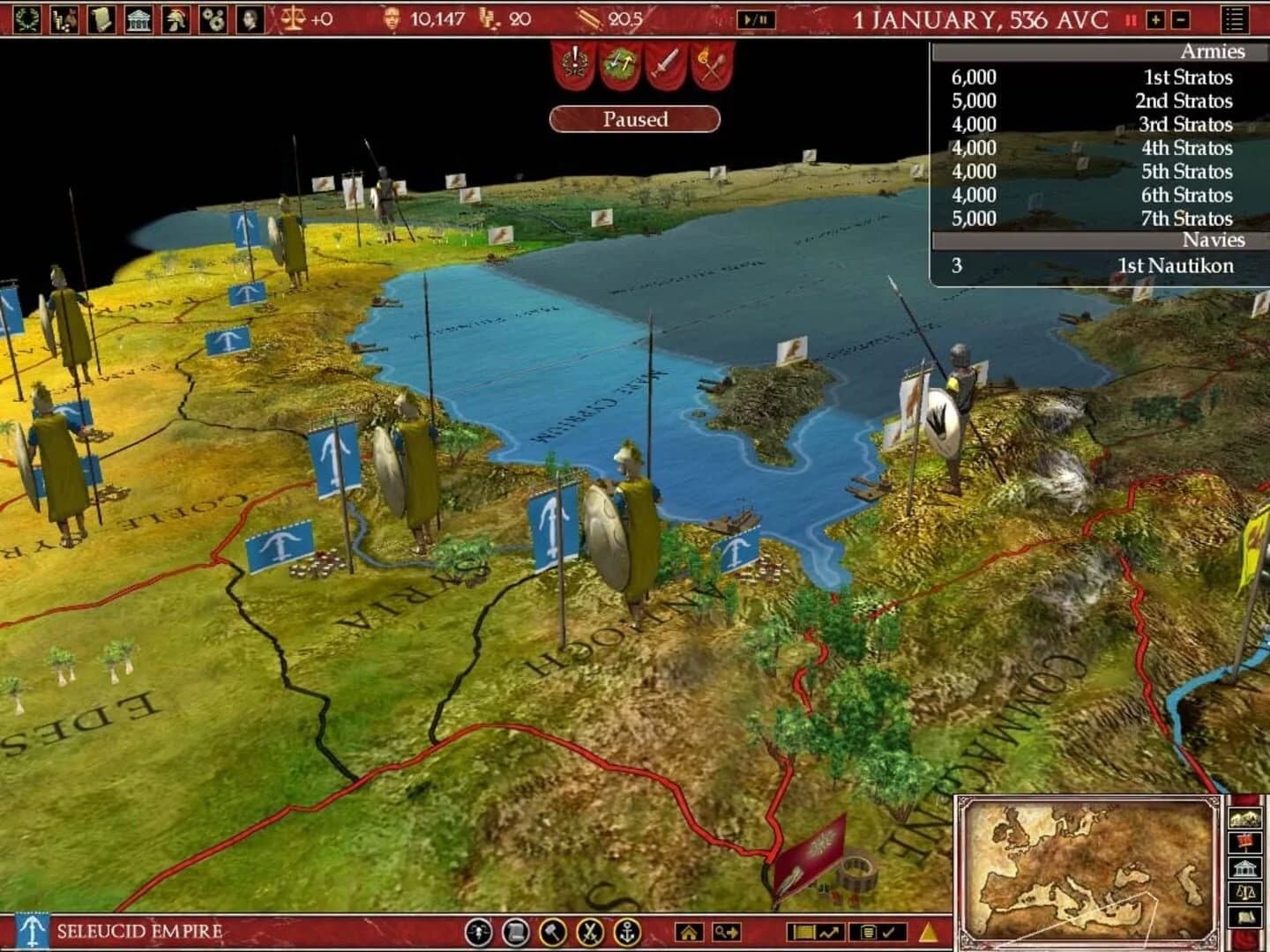Toggle the trade route map overlay icon
The height and width of the screenshot is (952, 1270).
829,933
